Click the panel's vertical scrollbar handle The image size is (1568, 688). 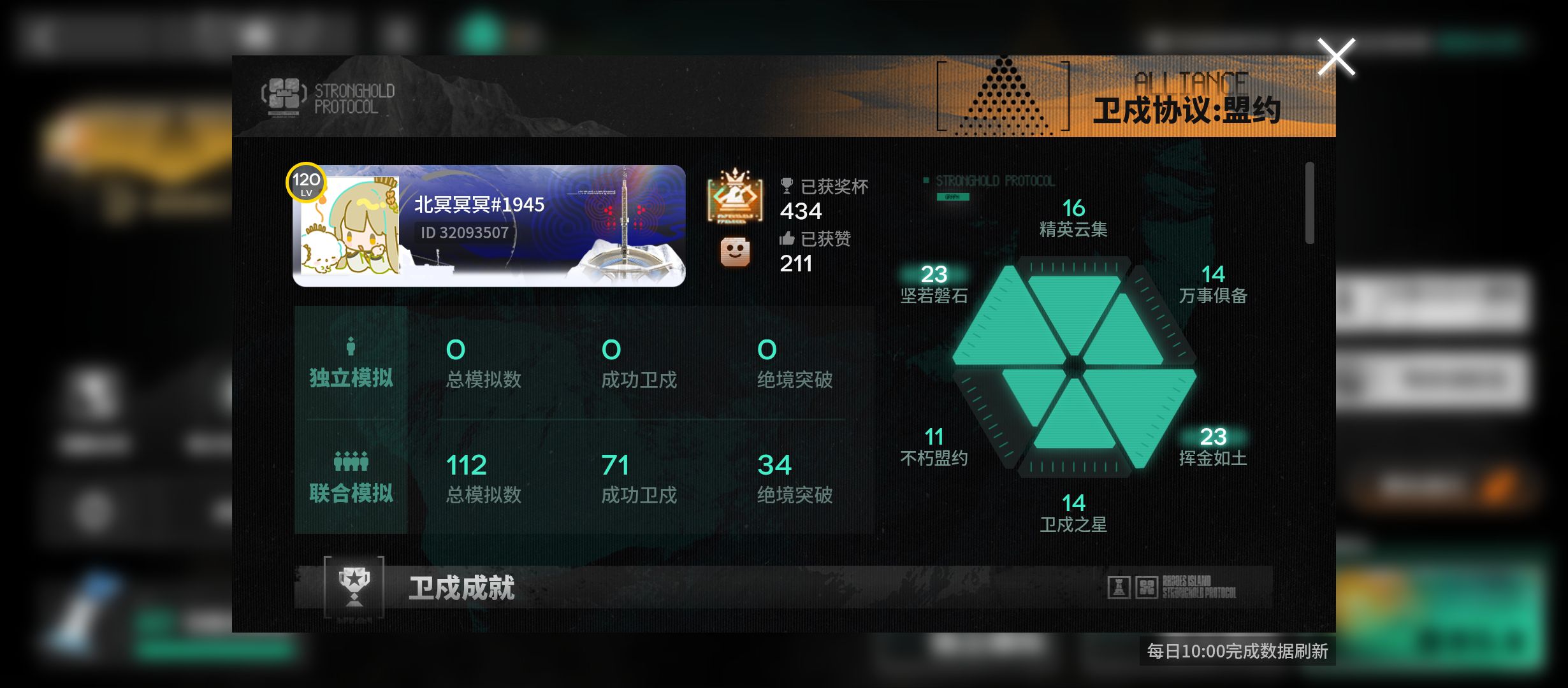coord(1309,203)
